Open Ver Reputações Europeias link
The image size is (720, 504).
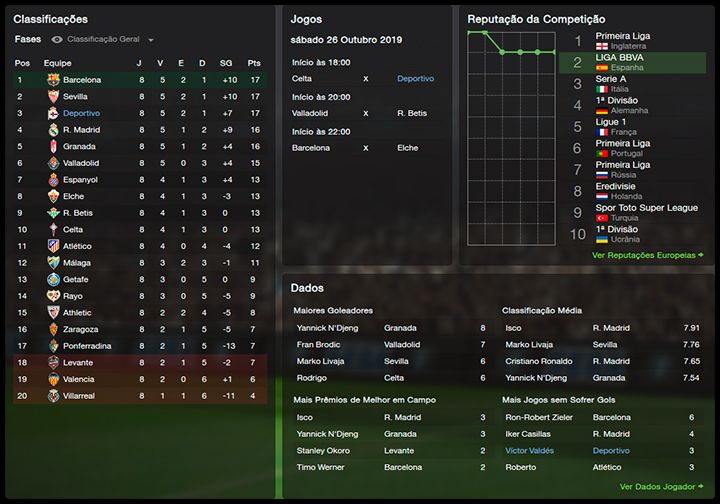647,255
